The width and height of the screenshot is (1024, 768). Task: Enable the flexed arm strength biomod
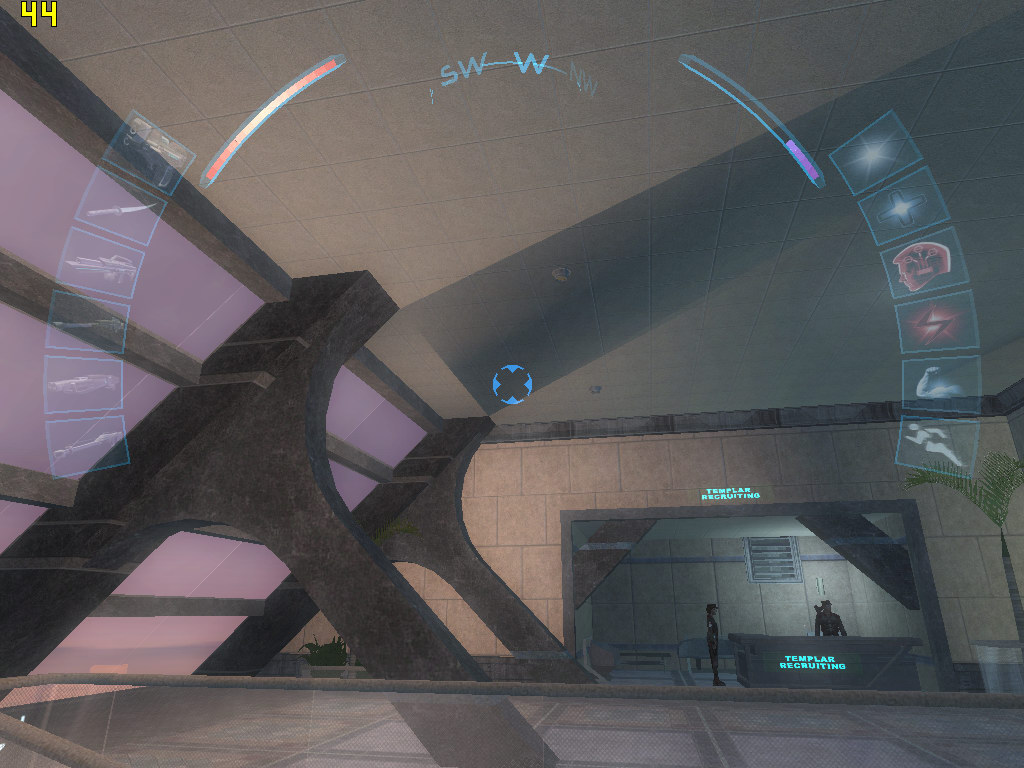point(940,382)
